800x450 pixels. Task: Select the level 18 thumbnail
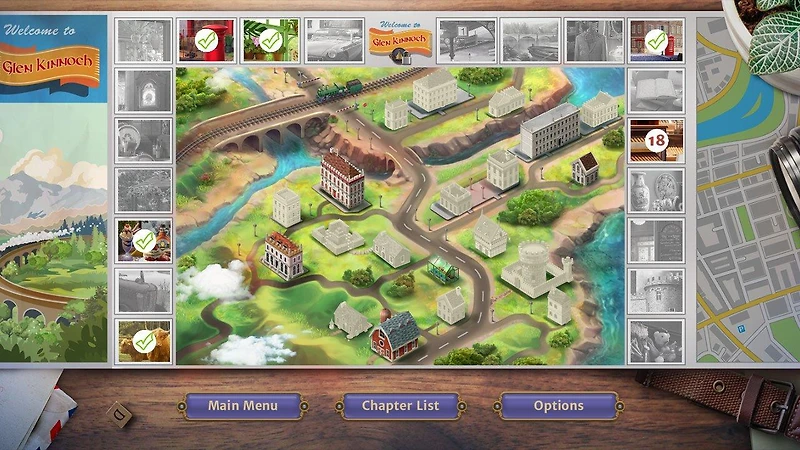[x=656, y=140]
